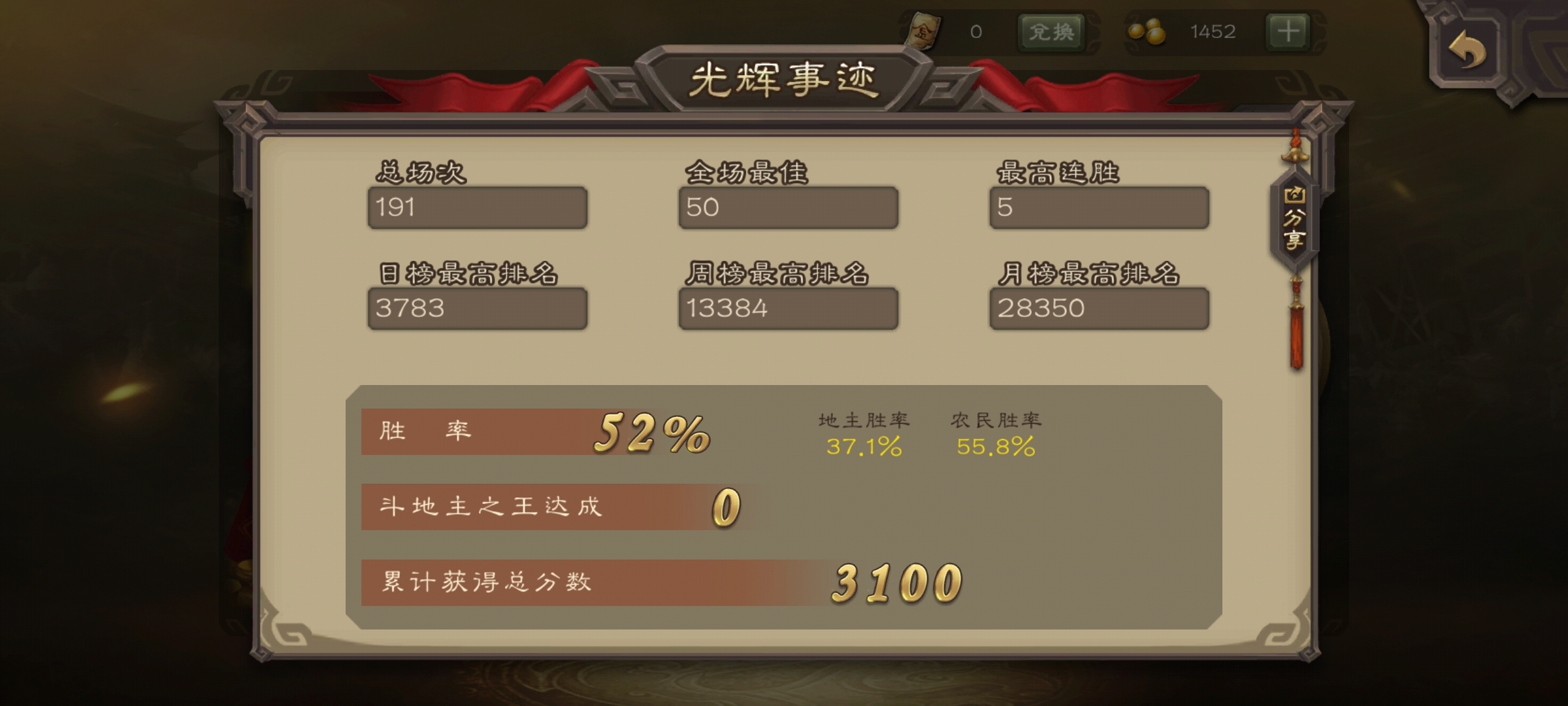The image size is (1568, 706).
Task: Click the gold ingot currency icon
Action: (x=925, y=28)
